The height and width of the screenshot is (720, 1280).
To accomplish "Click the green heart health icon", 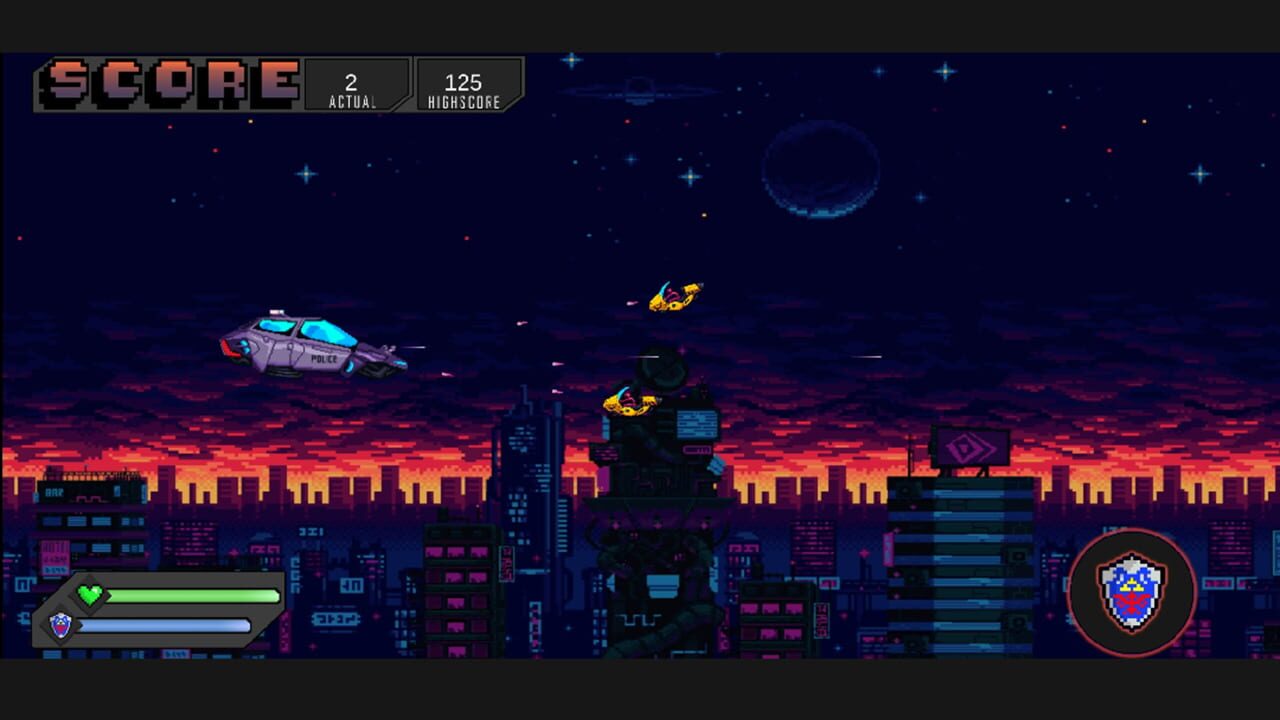I will [89, 595].
